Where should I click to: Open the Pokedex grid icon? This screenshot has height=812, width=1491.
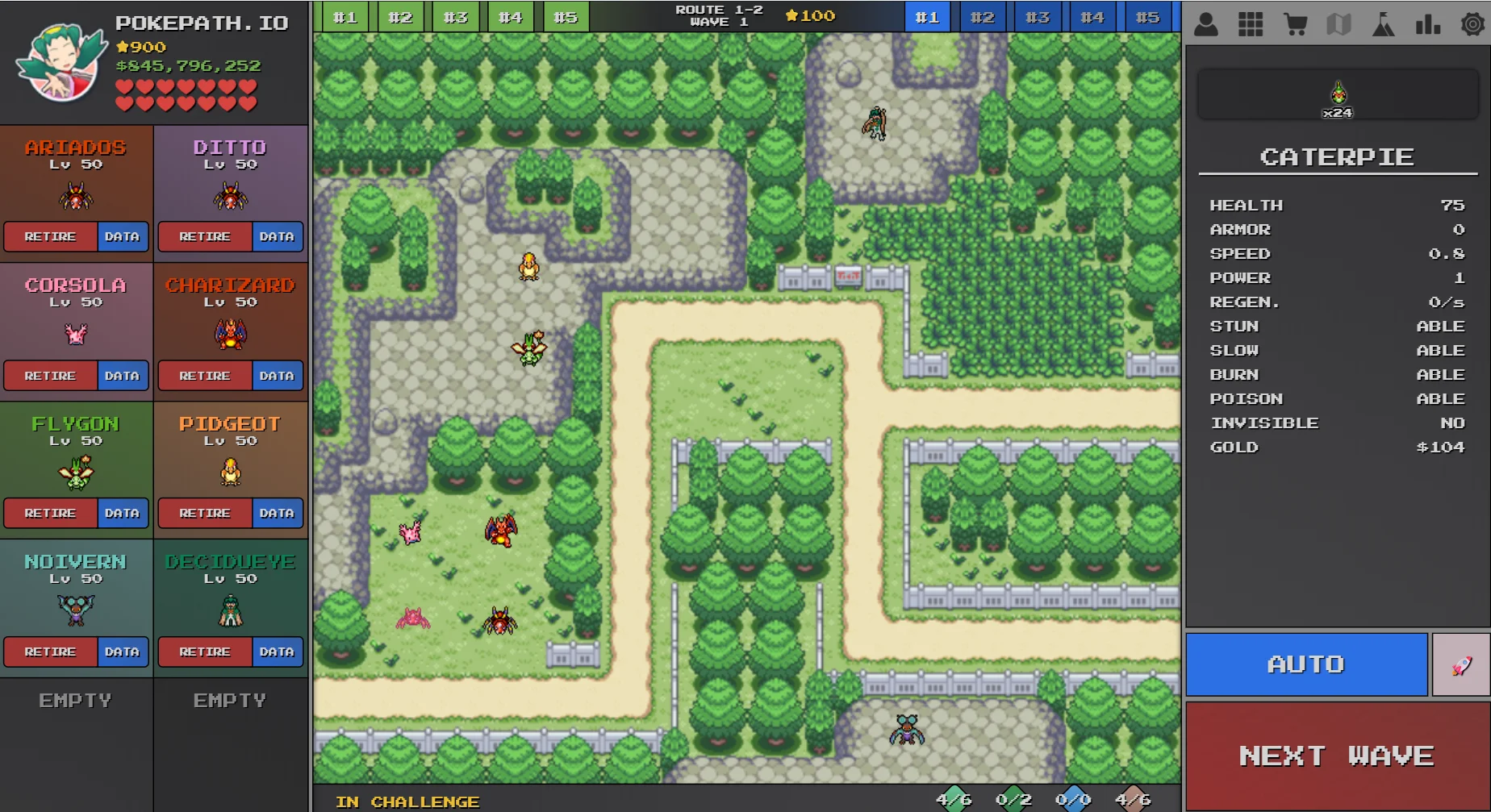(1252, 23)
